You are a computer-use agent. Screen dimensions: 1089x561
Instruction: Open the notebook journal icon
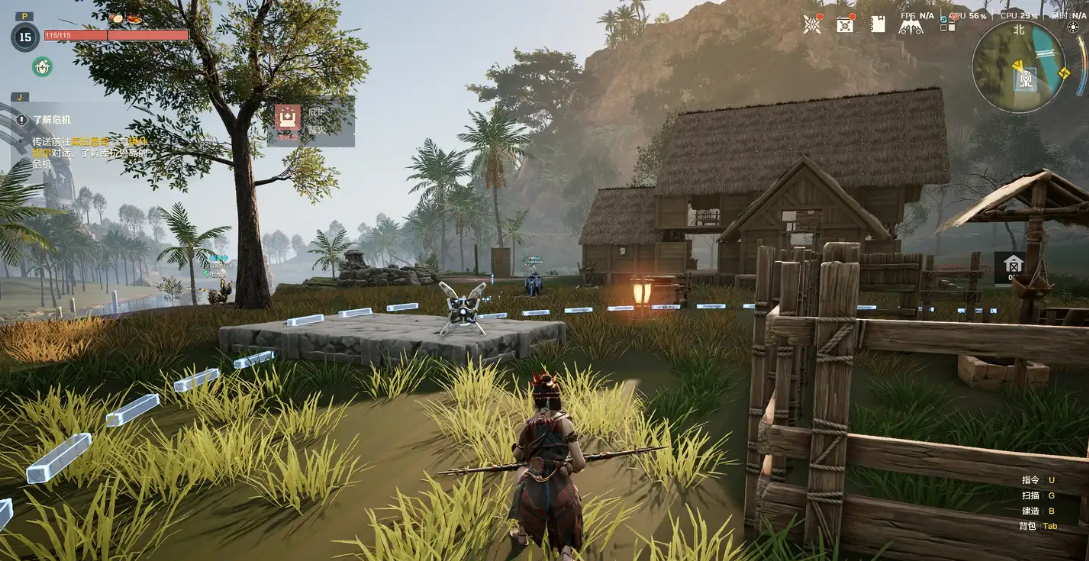(878, 24)
